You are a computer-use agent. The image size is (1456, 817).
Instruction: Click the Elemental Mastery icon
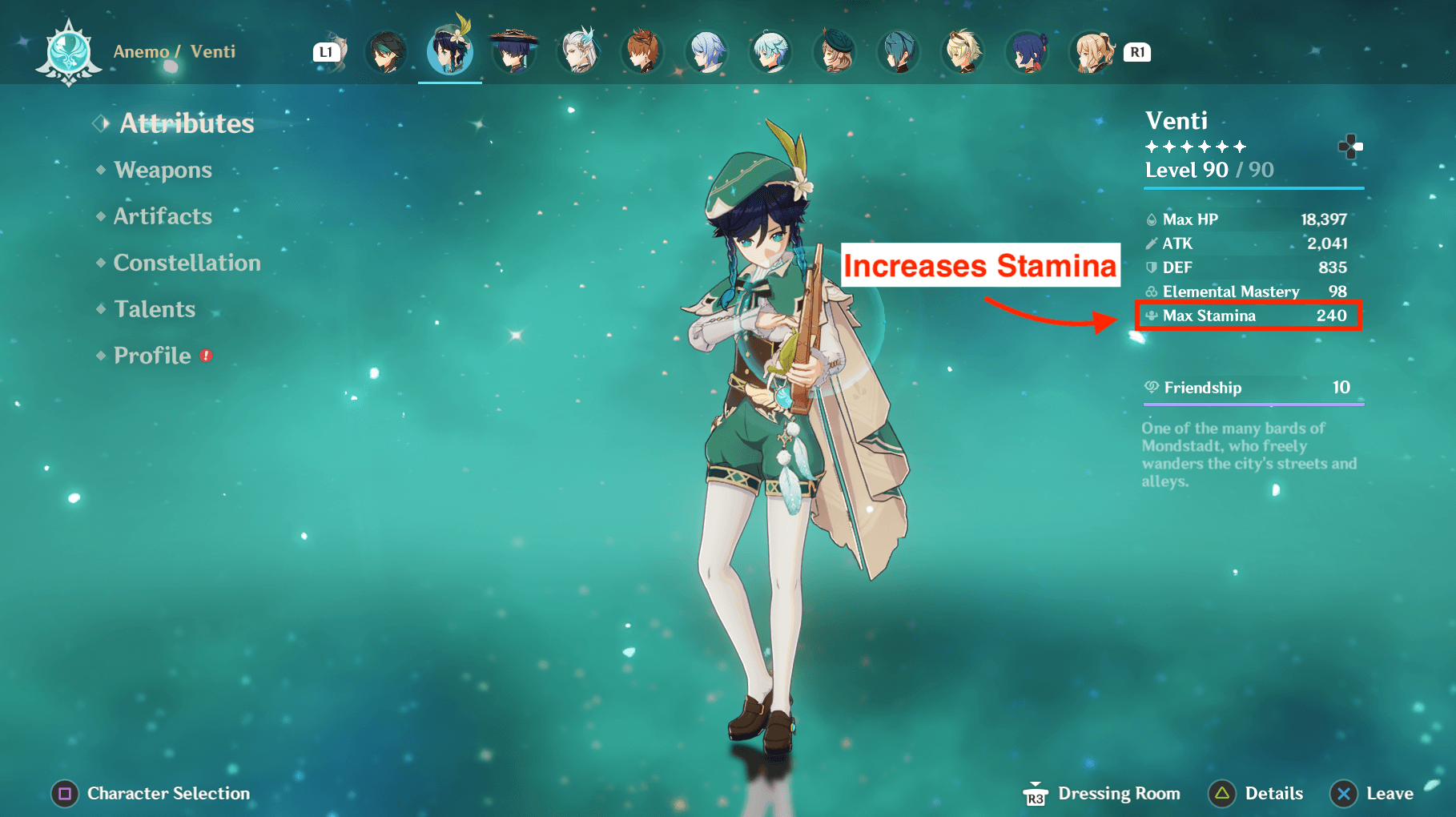click(x=1151, y=292)
